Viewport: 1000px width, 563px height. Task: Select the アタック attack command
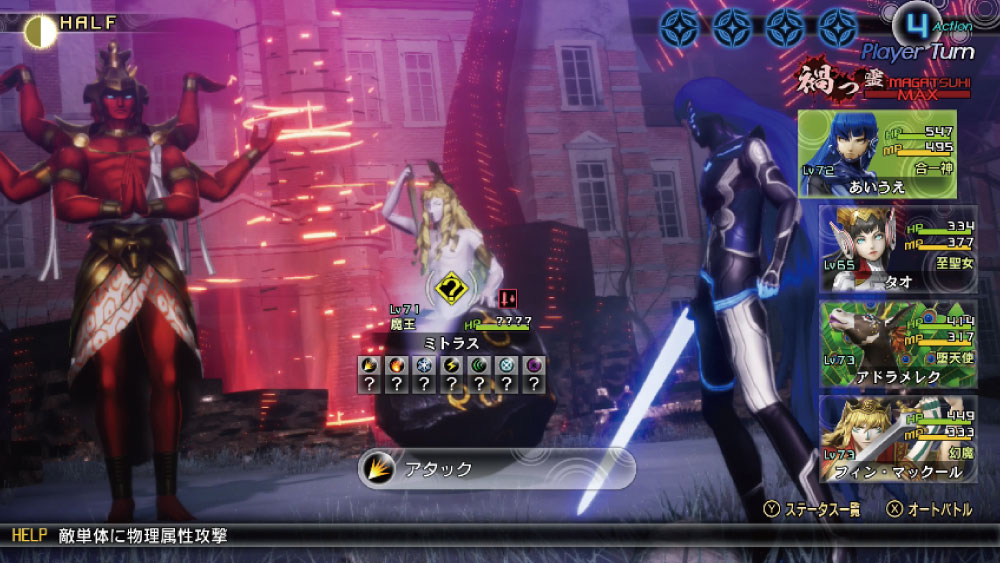pyautogui.click(x=495, y=468)
